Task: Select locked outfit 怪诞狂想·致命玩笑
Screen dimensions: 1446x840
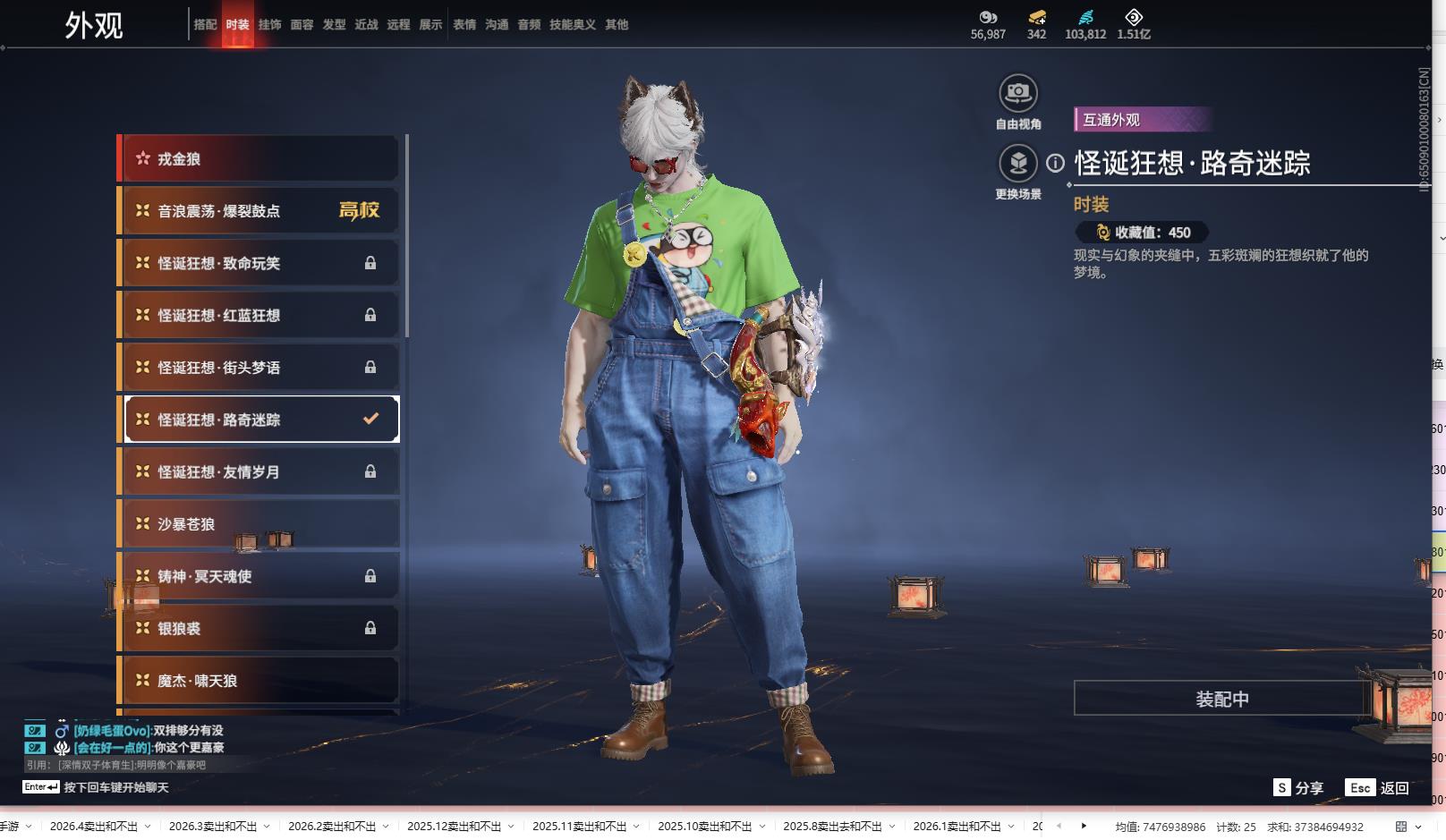Action: click(x=259, y=263)
